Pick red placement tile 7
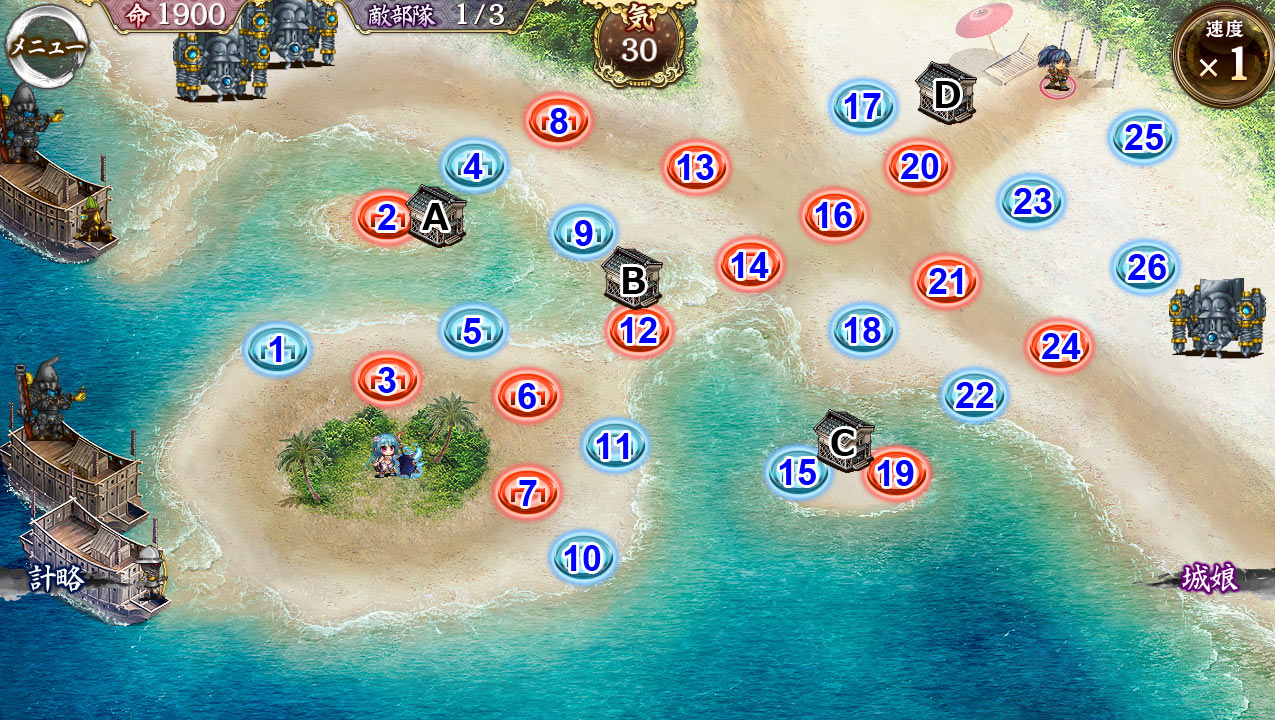 coord(527,491)
